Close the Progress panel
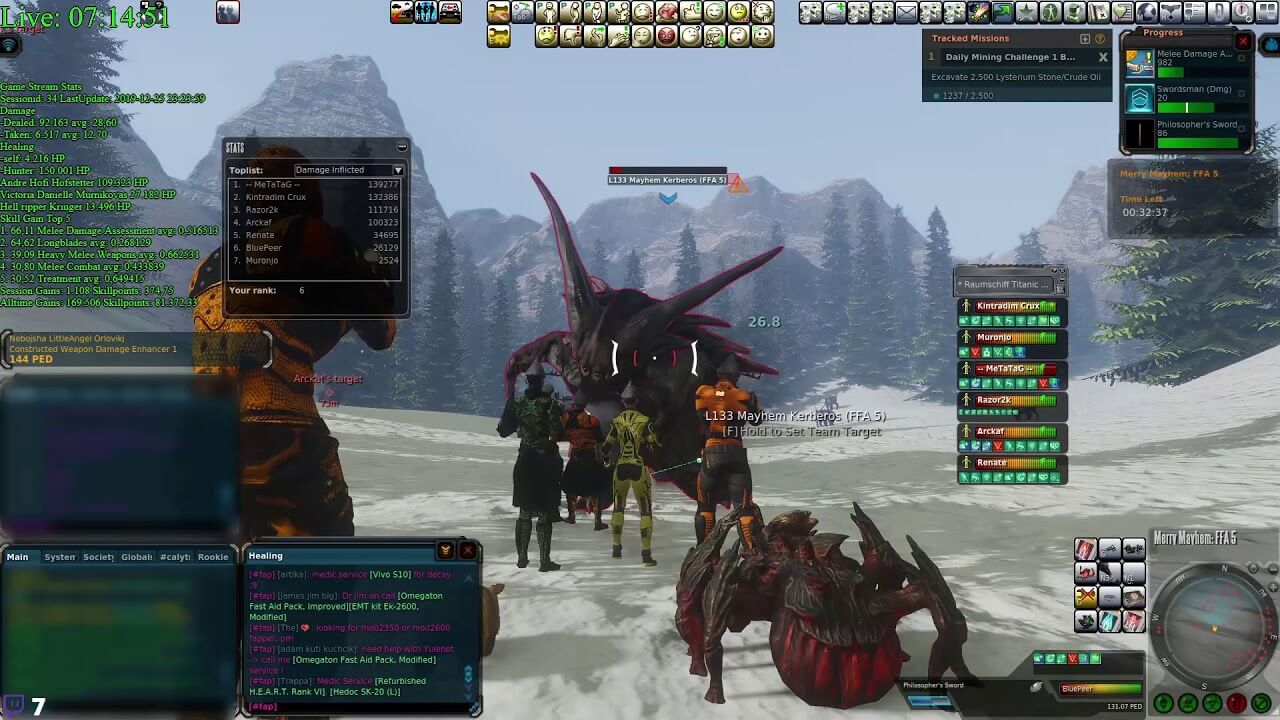1280x720 pixels. [1243, 41]
